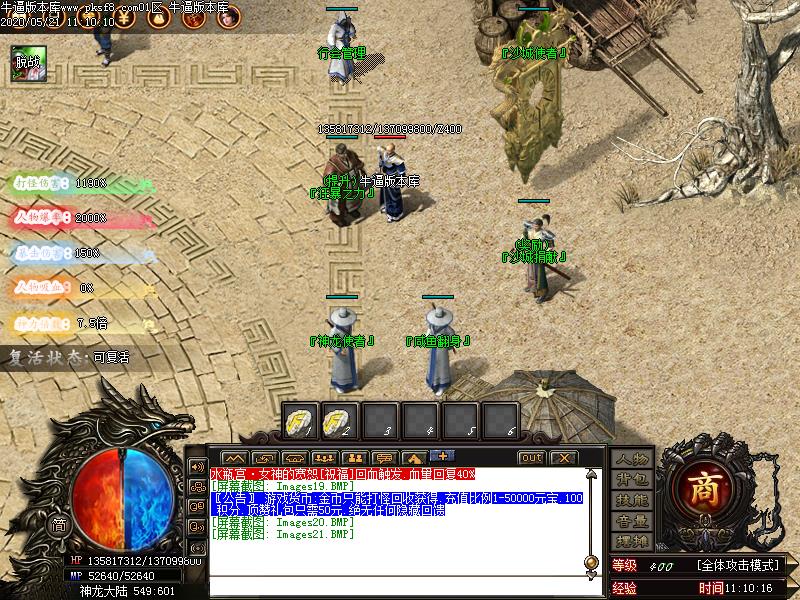Use the item in hotbar slot 2
This screenshot has height=600, width=800.
coord(341,420)
